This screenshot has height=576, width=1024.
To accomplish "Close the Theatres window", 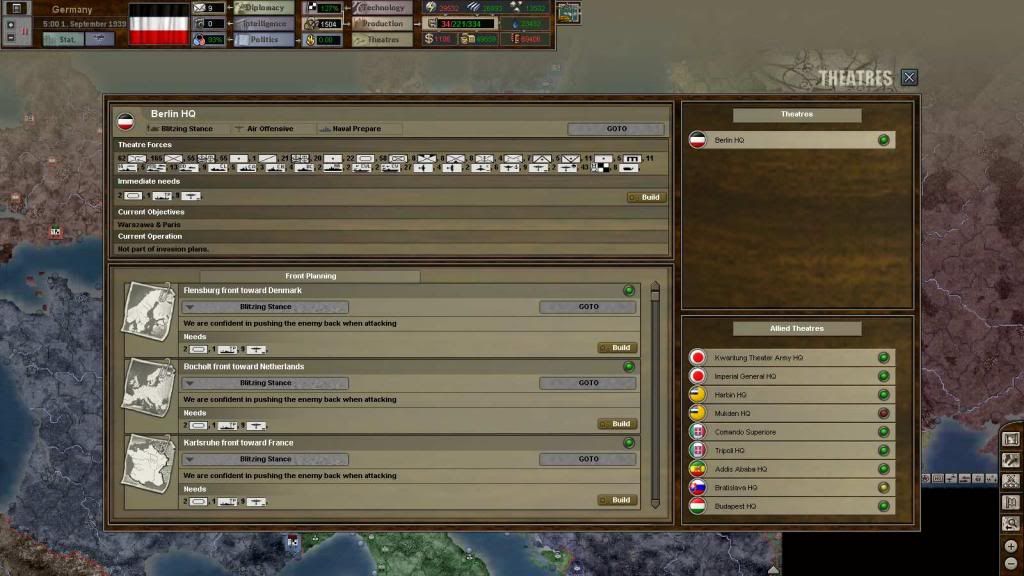I will [x=908, y=77].
